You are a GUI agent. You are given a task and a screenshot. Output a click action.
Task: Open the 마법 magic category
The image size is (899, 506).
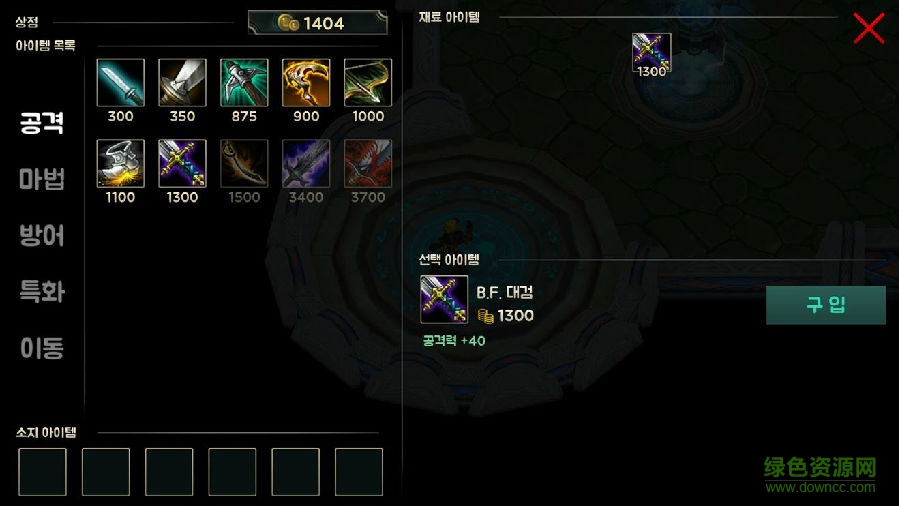point(42,180)
